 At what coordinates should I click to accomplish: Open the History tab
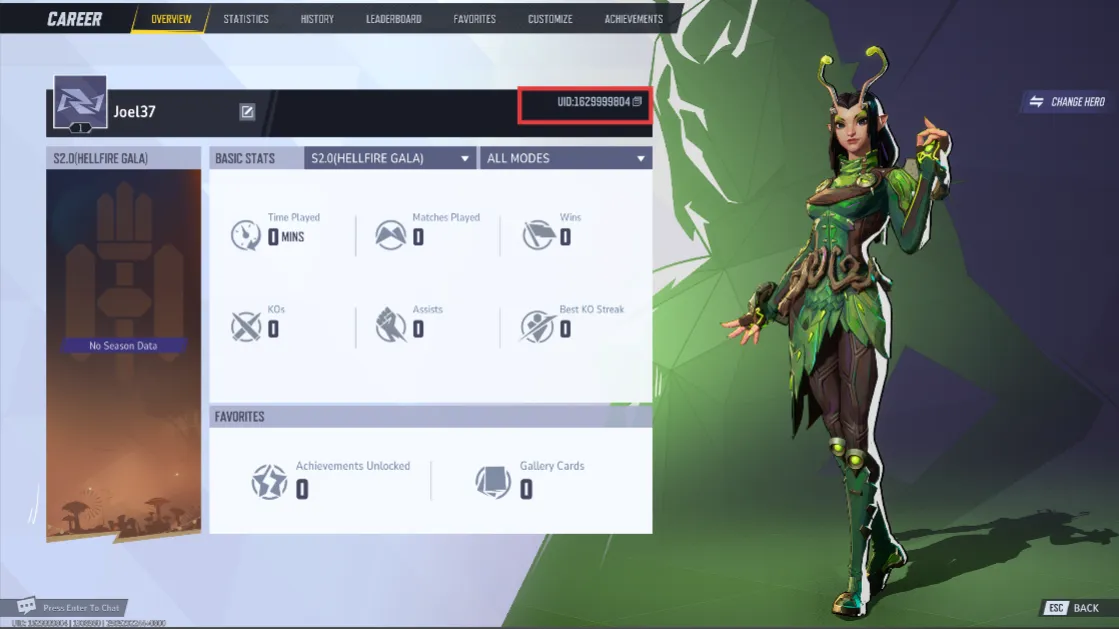(317, 19)
